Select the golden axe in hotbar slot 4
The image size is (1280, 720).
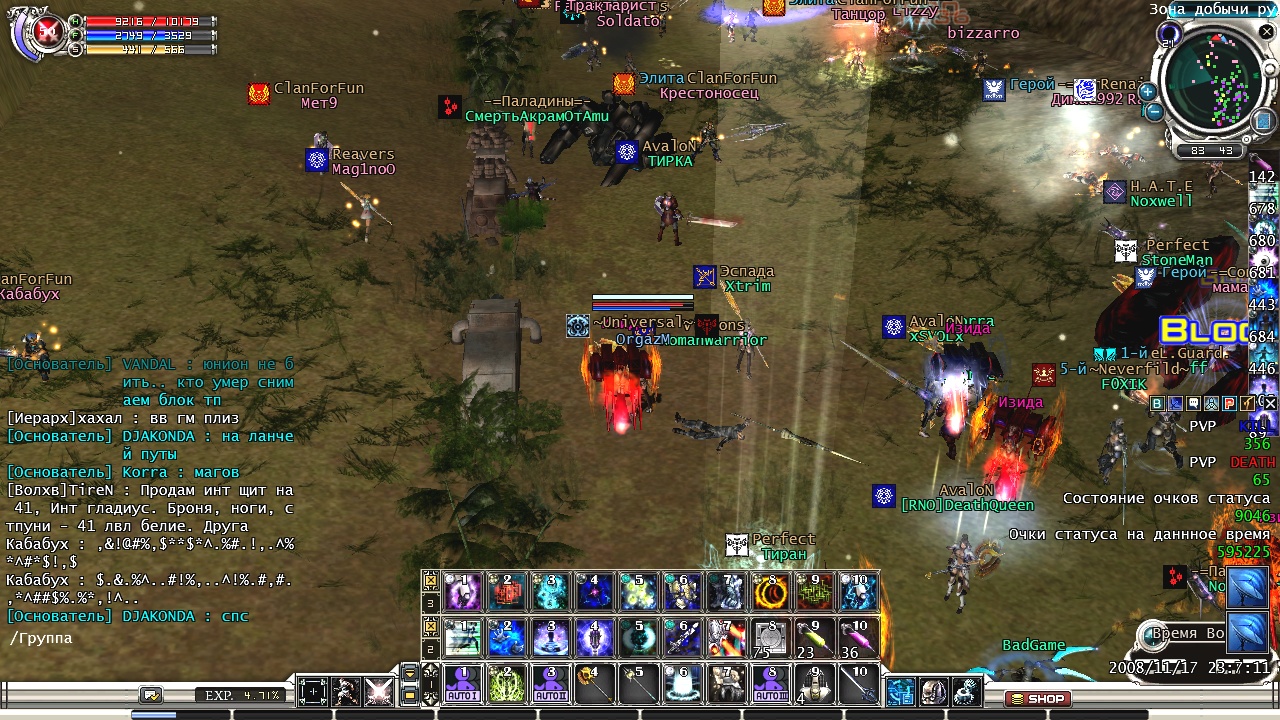point(595,685)
